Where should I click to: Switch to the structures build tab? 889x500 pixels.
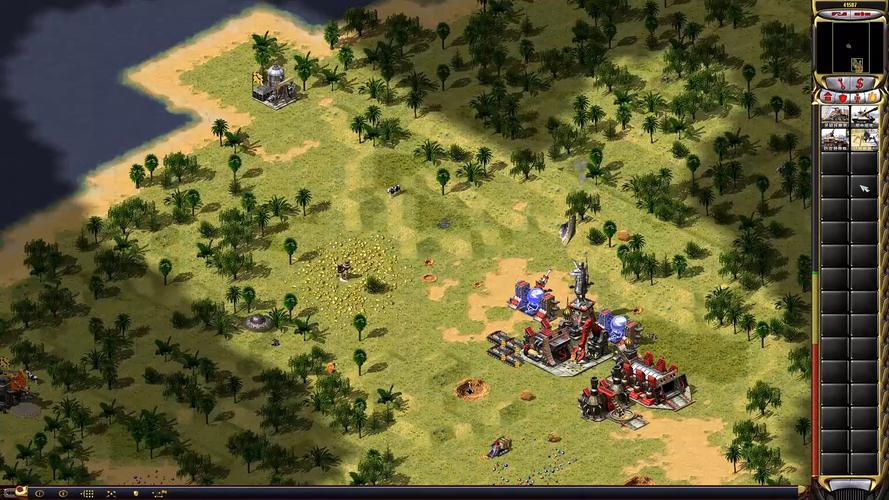click(828, 96)
